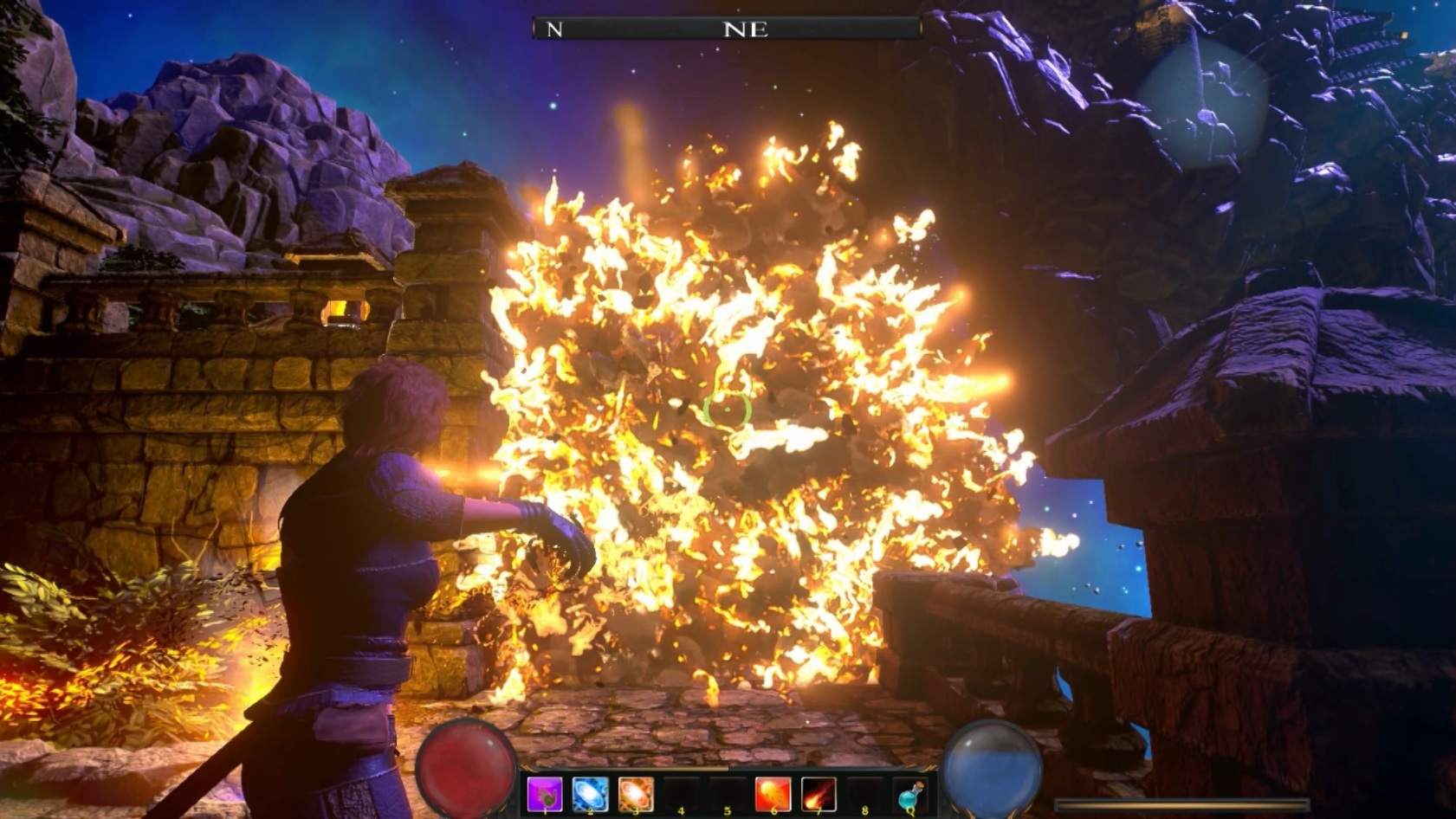Select the blue spiral spell in slot 2
Screen dimensions: 1456x819
589,792
